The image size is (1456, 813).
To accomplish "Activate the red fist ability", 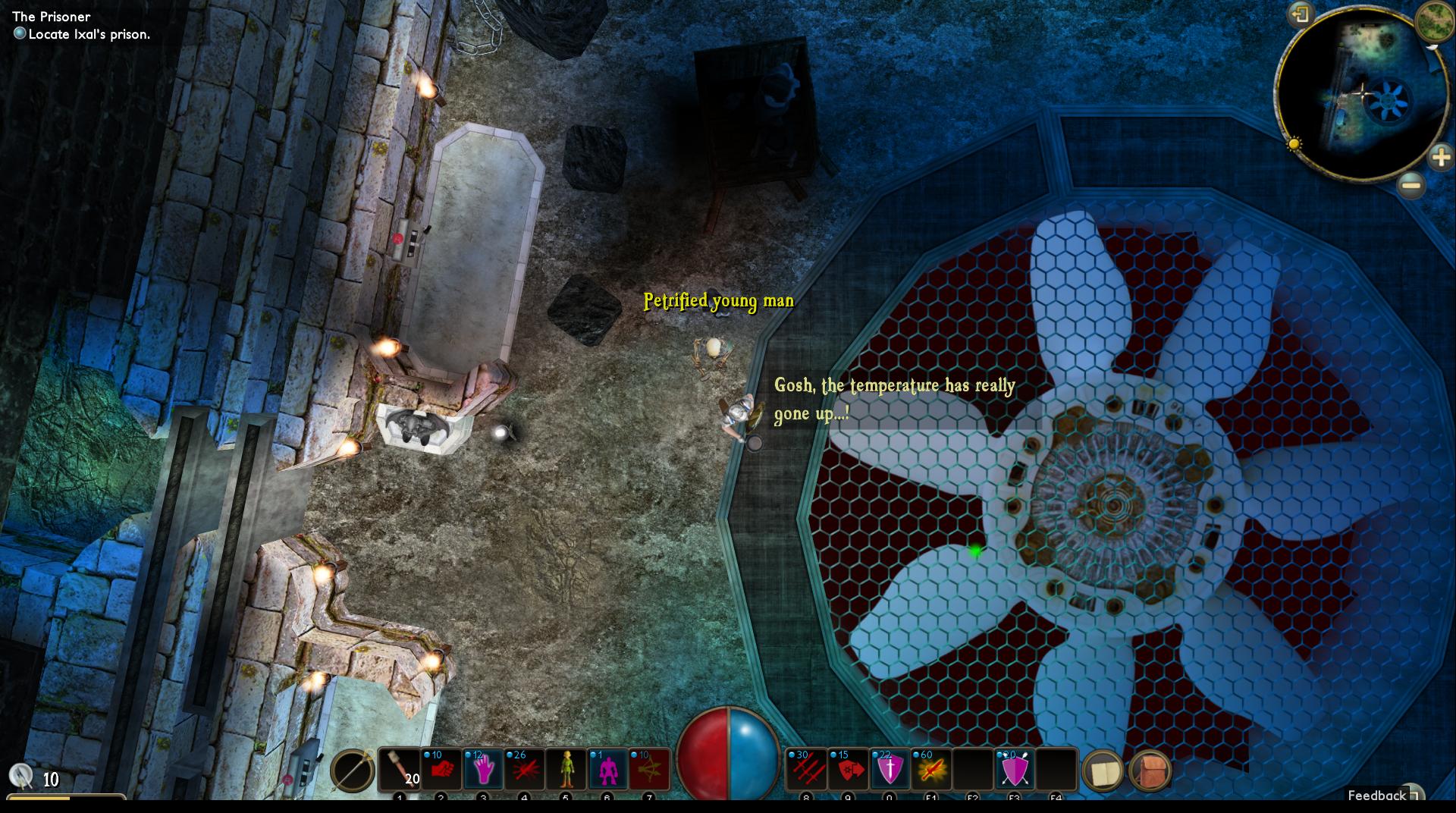I will click(x=441, y=770).
